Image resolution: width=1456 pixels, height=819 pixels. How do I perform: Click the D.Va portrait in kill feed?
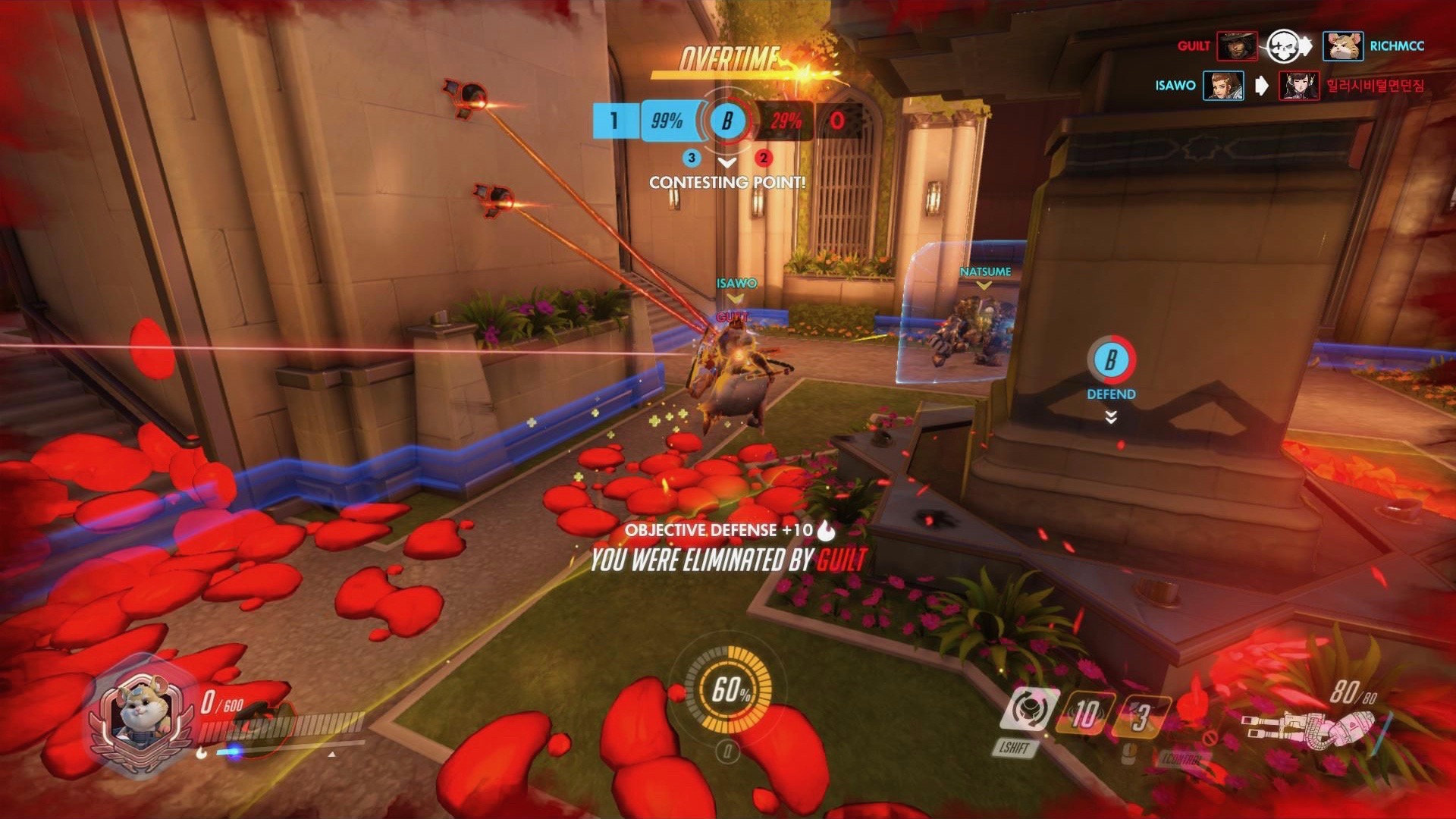(x=1299, y=86)
